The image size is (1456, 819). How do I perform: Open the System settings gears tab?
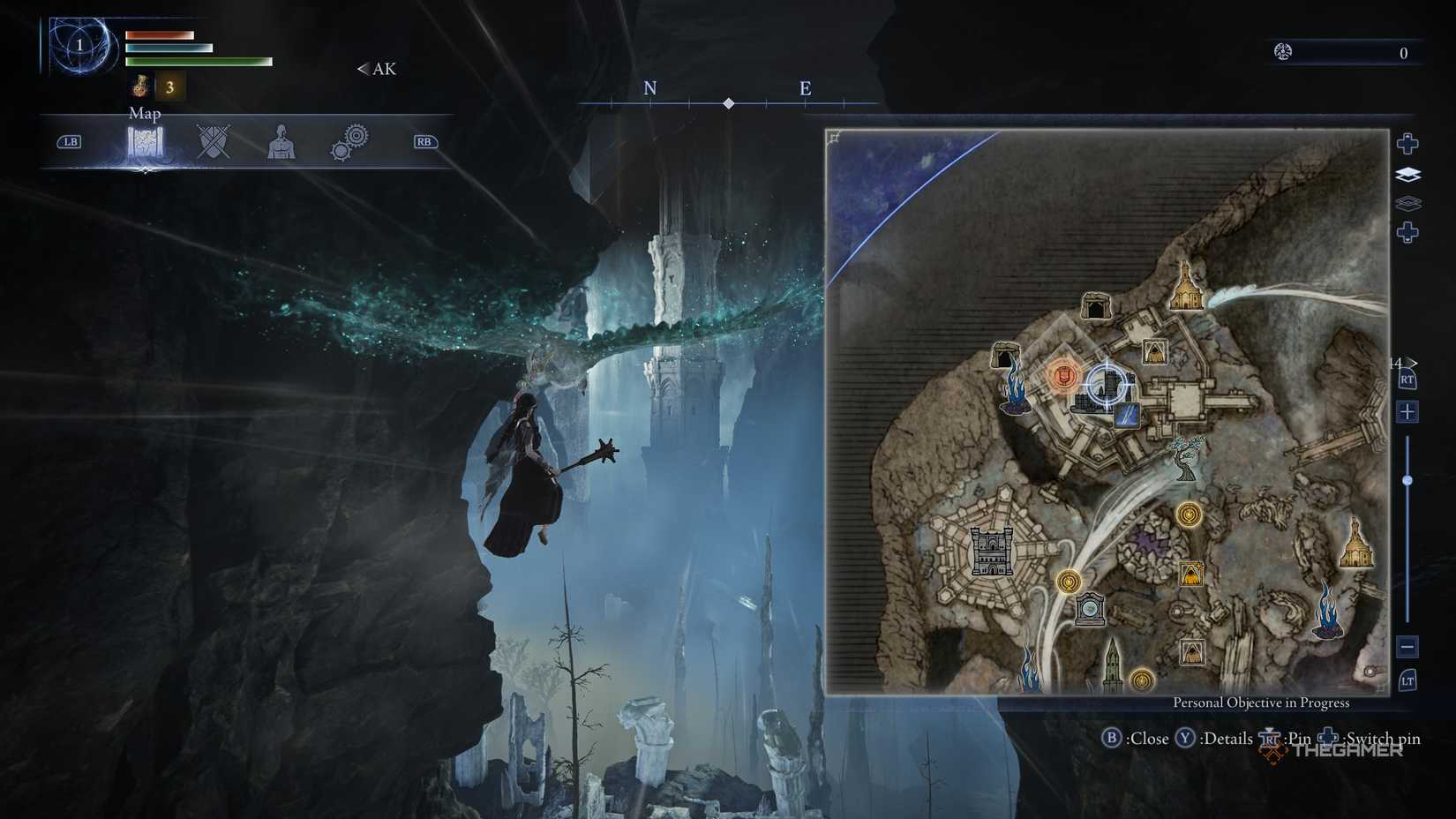point(351,141)
